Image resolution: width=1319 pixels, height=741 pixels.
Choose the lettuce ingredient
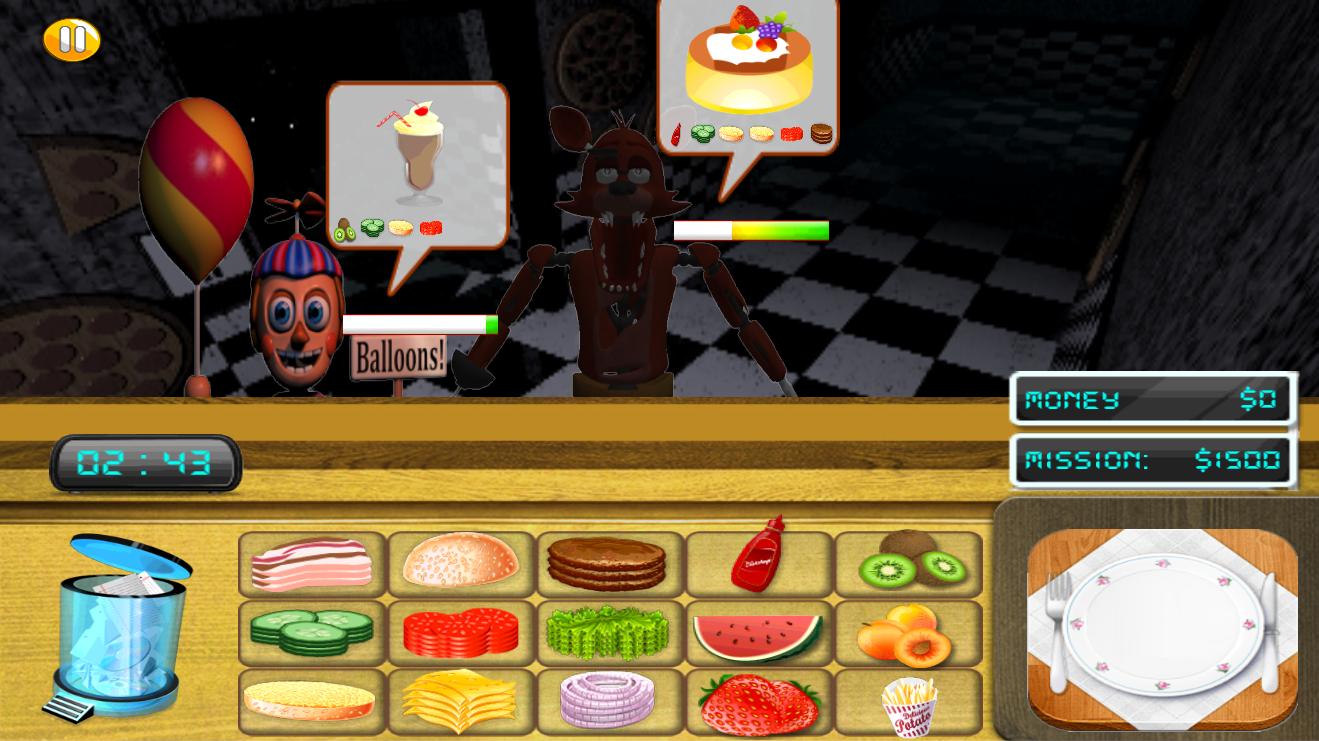click(609, 632)
